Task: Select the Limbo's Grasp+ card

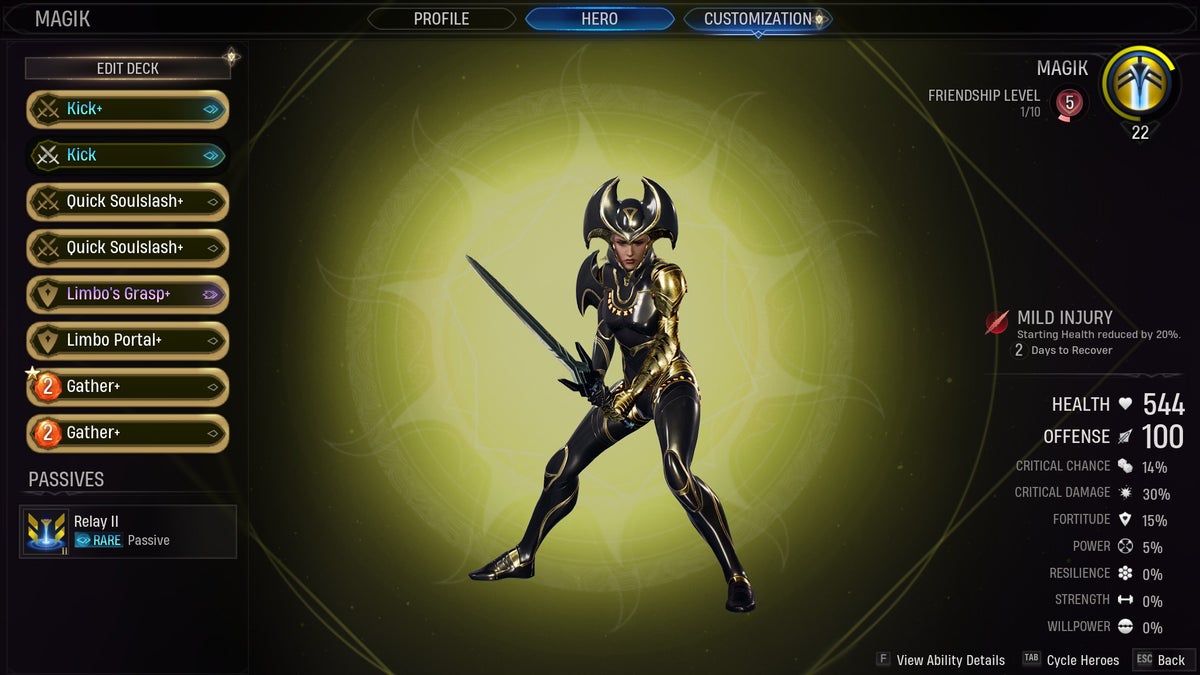Action: click(x=127, y=294)
